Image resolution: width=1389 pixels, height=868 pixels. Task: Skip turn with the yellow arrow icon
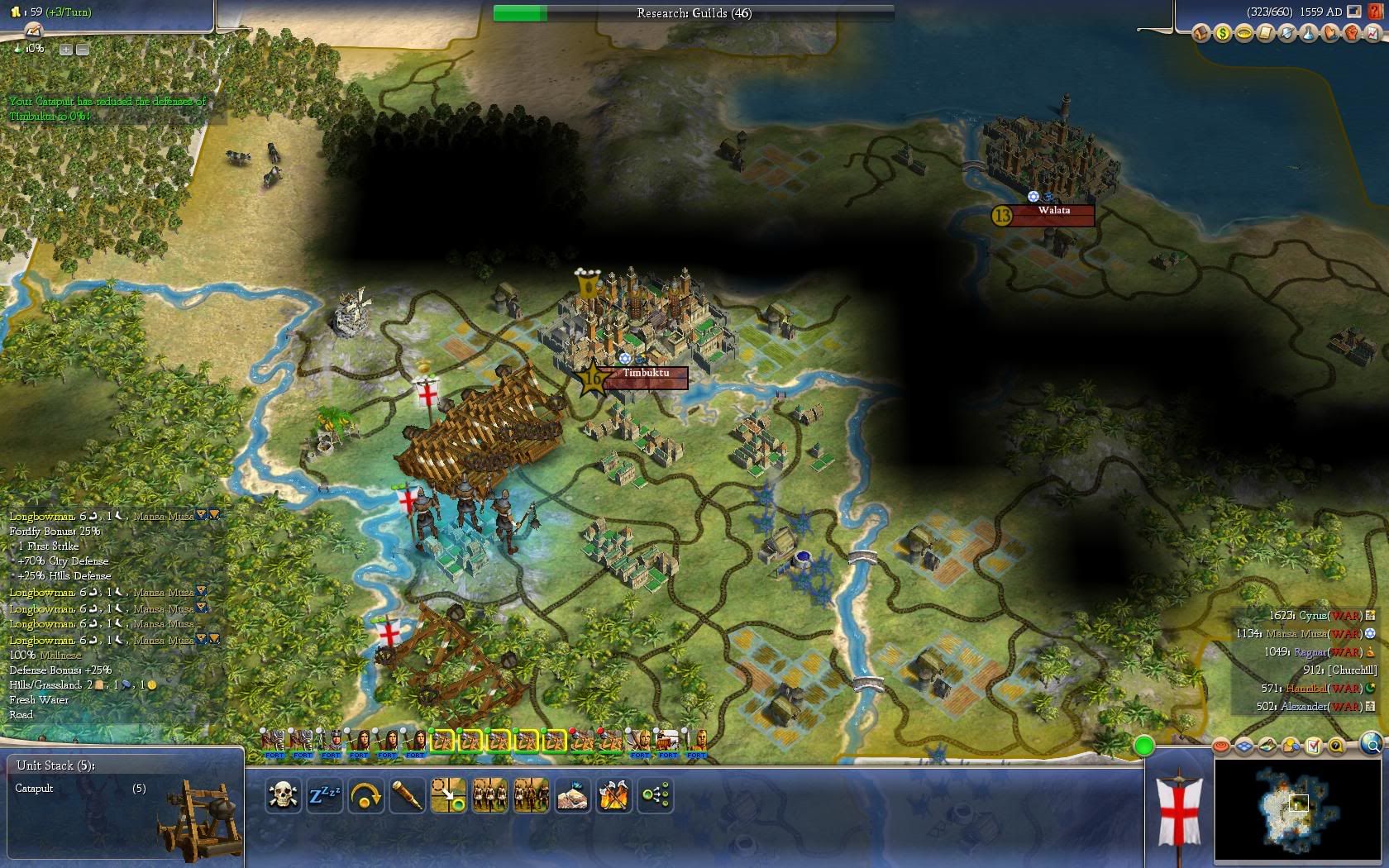tap(365, 795)
